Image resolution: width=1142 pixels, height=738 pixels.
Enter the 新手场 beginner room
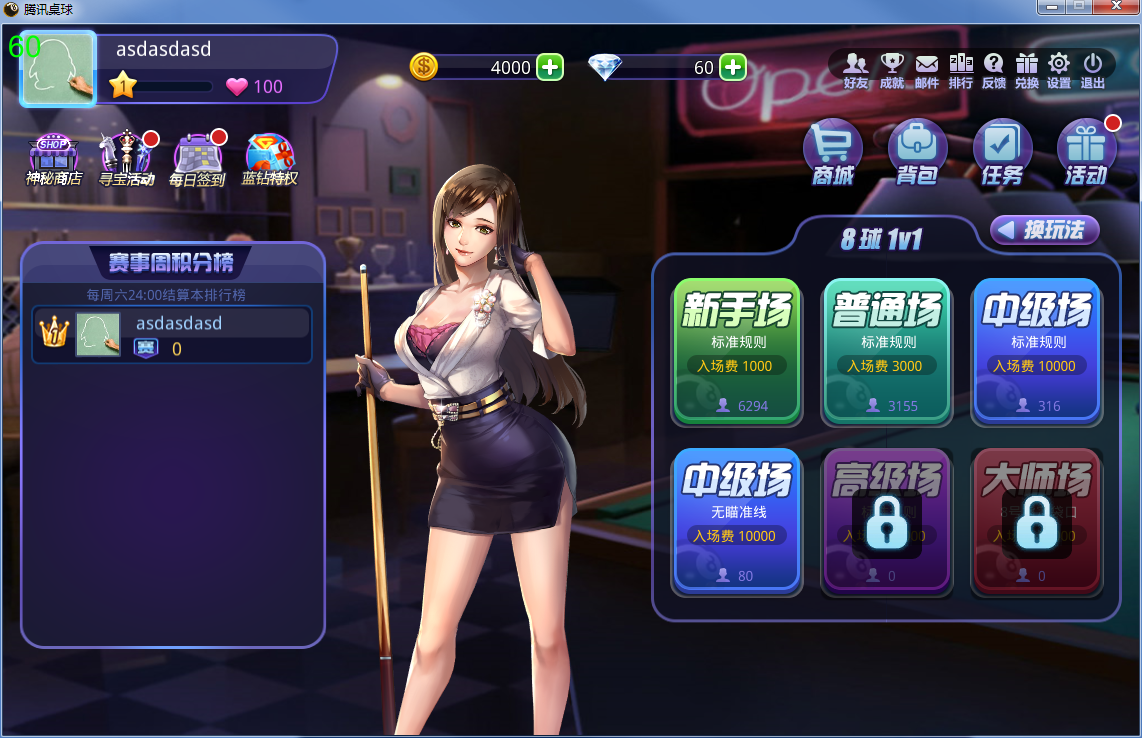[737, 350]
